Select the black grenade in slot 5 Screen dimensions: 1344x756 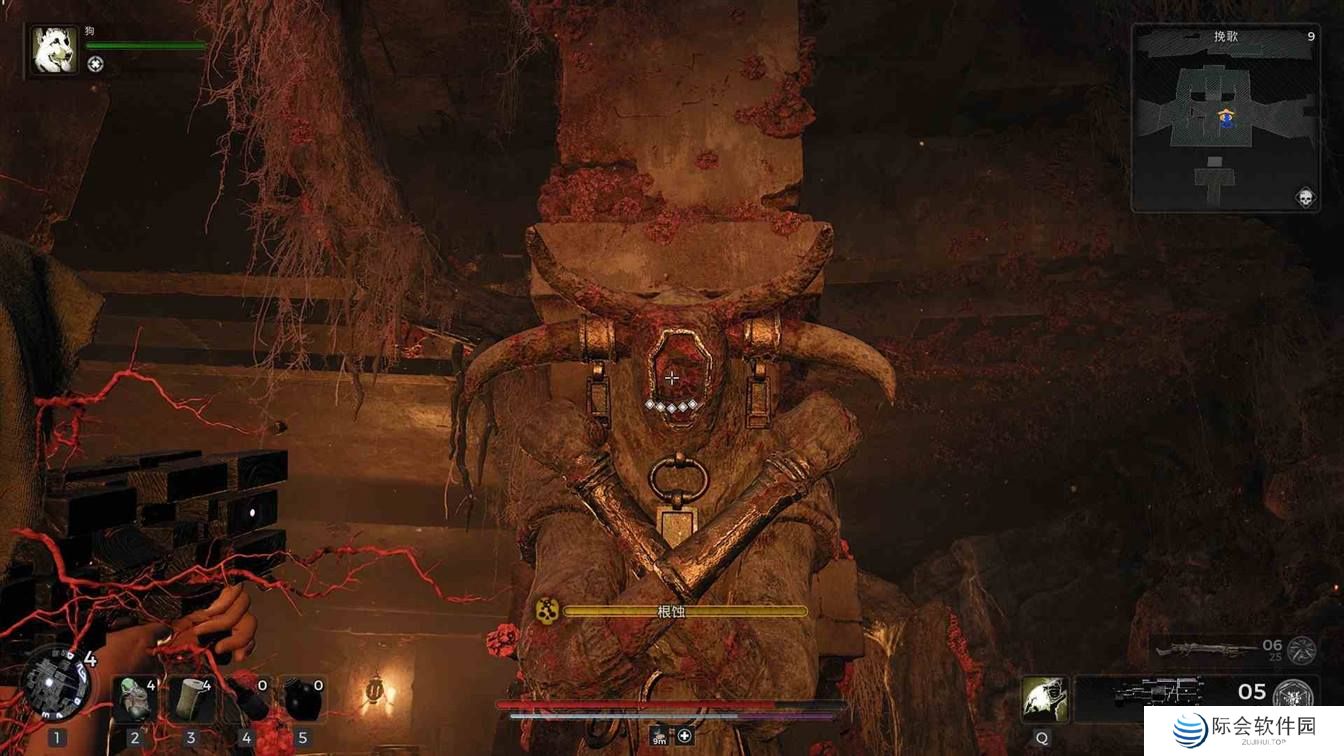pos(302,699)
